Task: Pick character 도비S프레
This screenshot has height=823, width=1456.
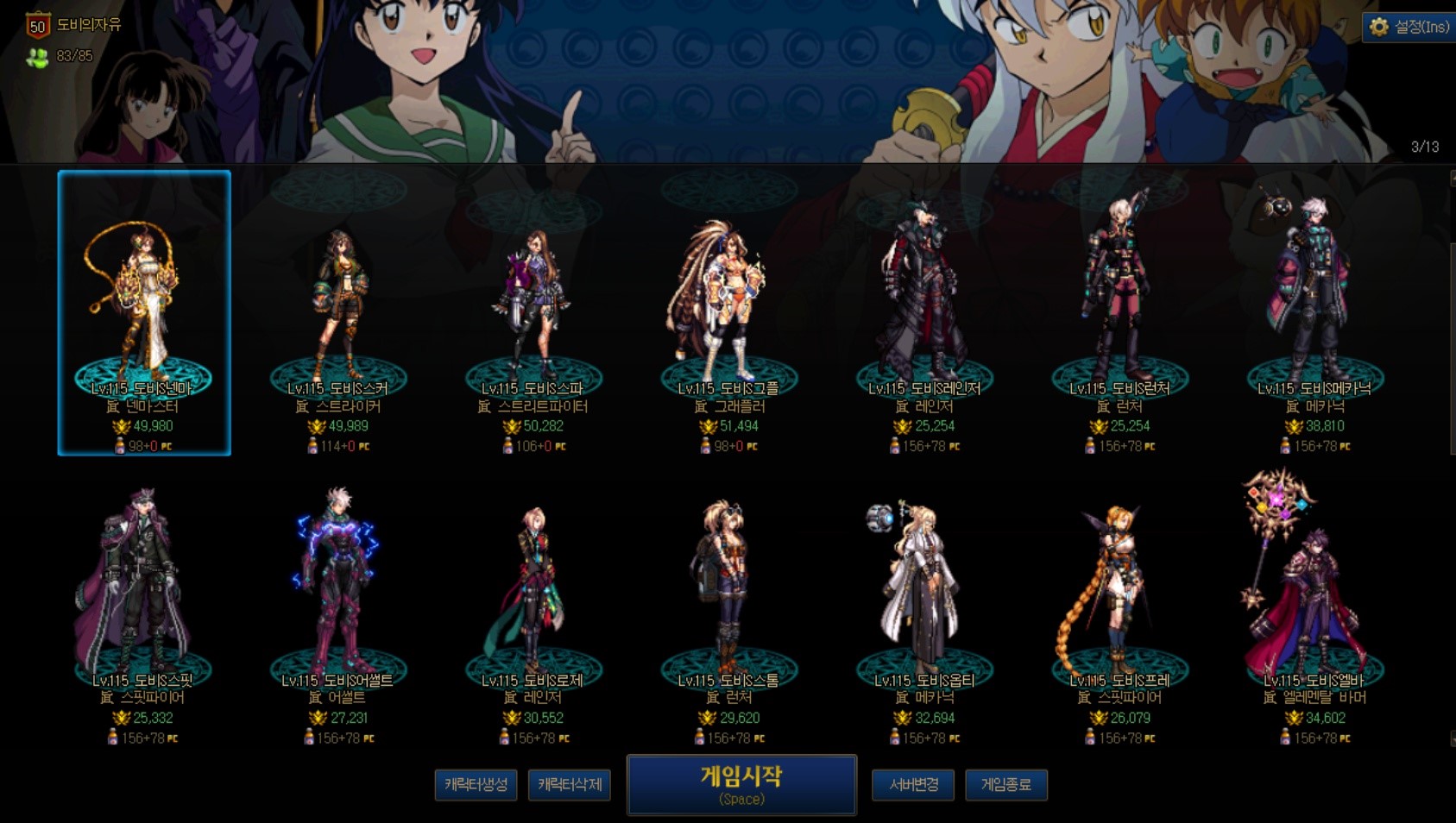Action: coord(1119,604)
